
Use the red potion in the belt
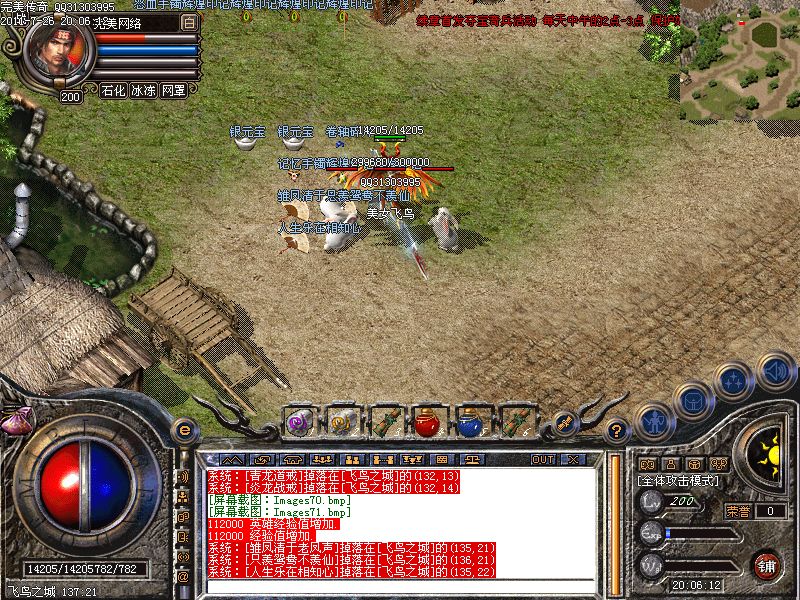429,422
